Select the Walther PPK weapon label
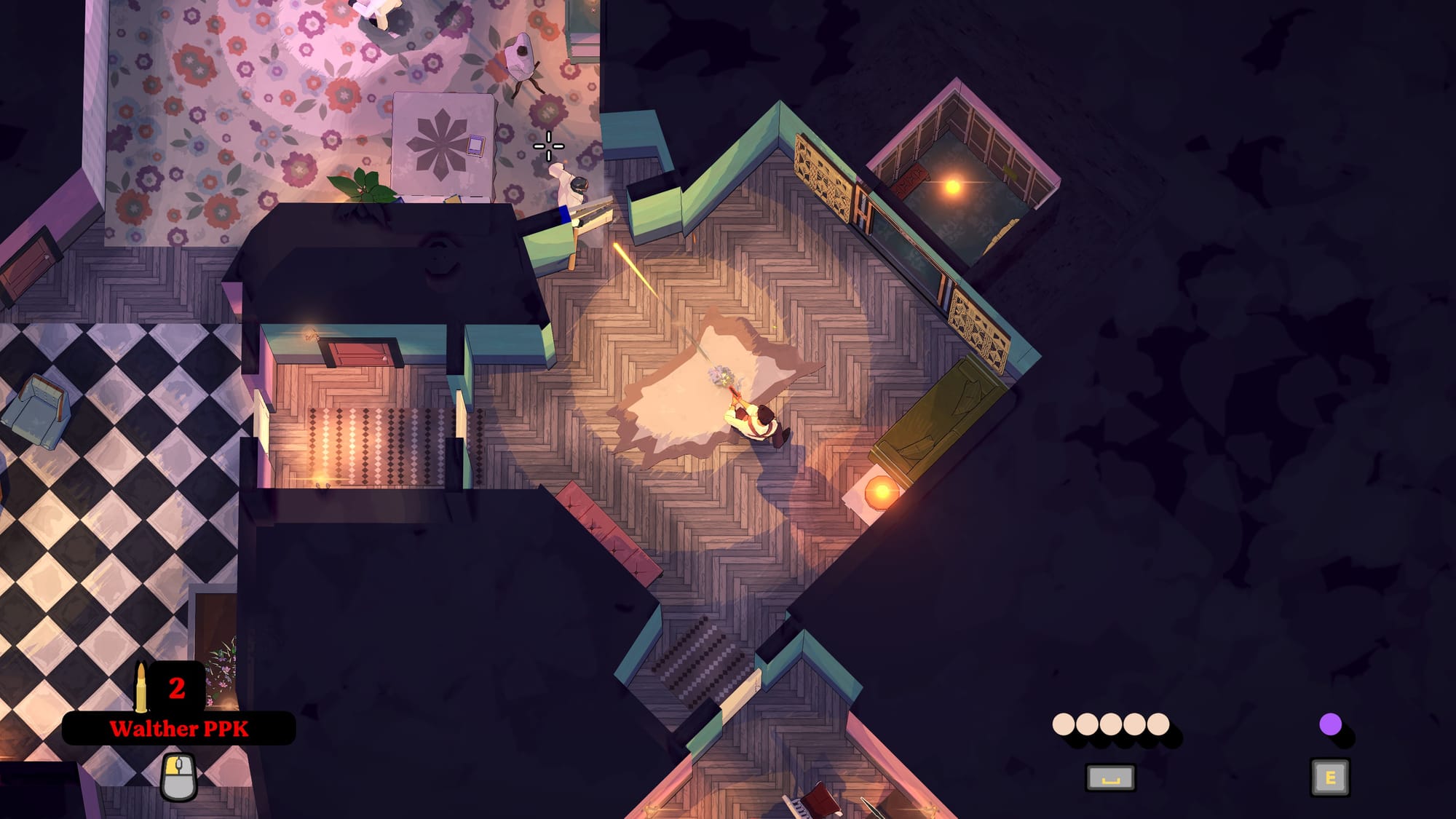Image resolution: width=1456 pixels, height=819 pixels. coord(179,729)
